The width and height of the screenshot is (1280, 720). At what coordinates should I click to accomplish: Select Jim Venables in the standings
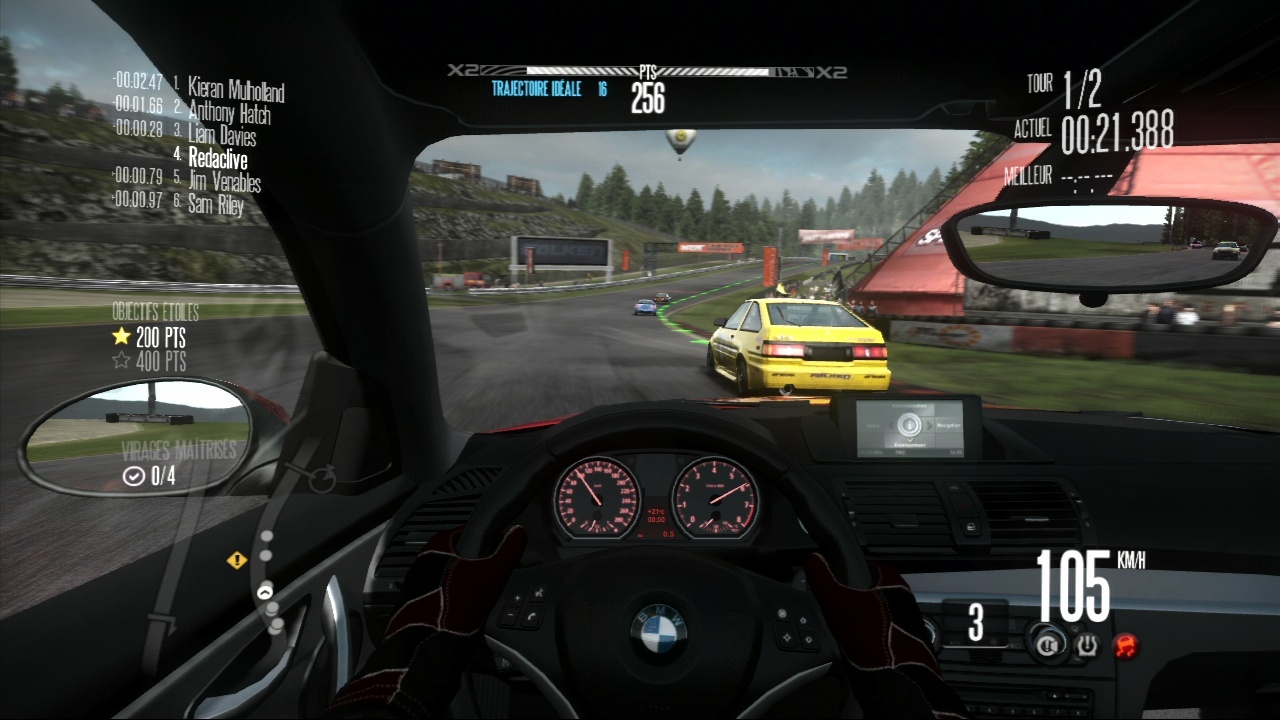point(224,182)
